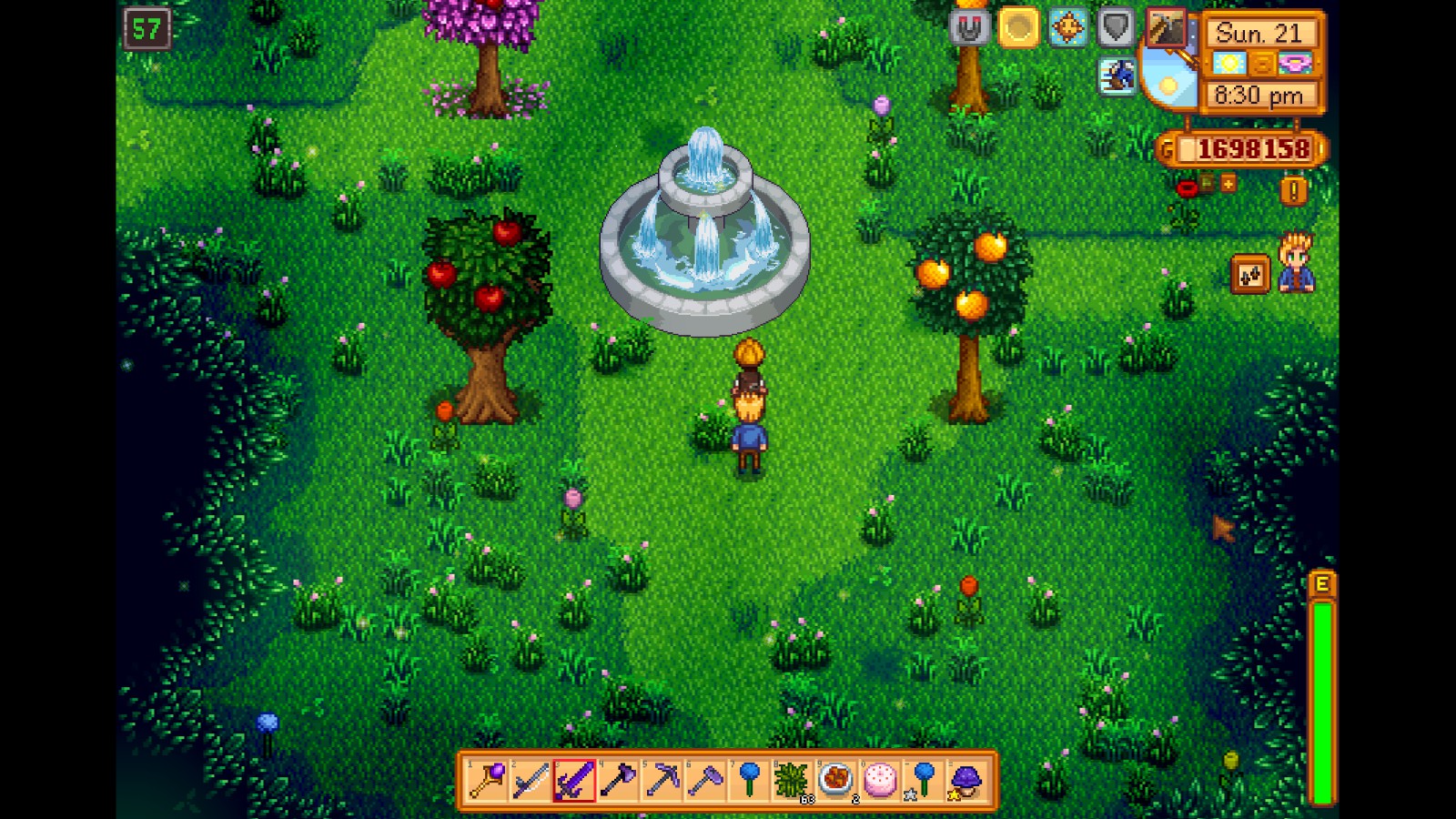1456x819 pixels.
Task: Open the journal with the exclamation button
Action: (x=1293, y=190)
